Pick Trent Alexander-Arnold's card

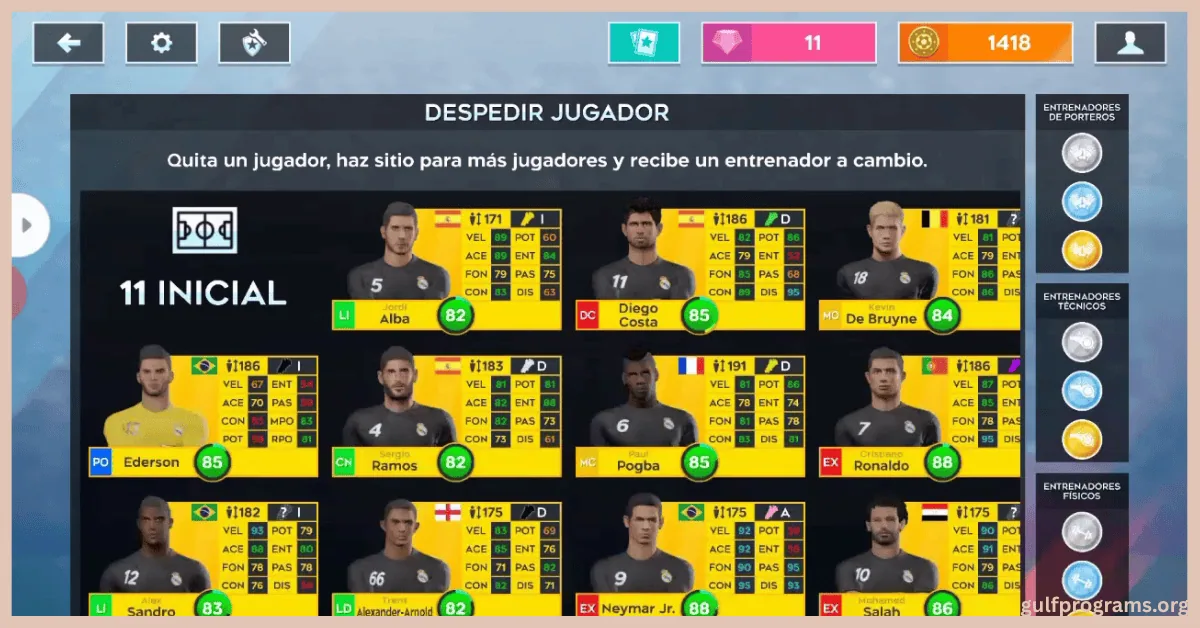[x=447, y=560]
